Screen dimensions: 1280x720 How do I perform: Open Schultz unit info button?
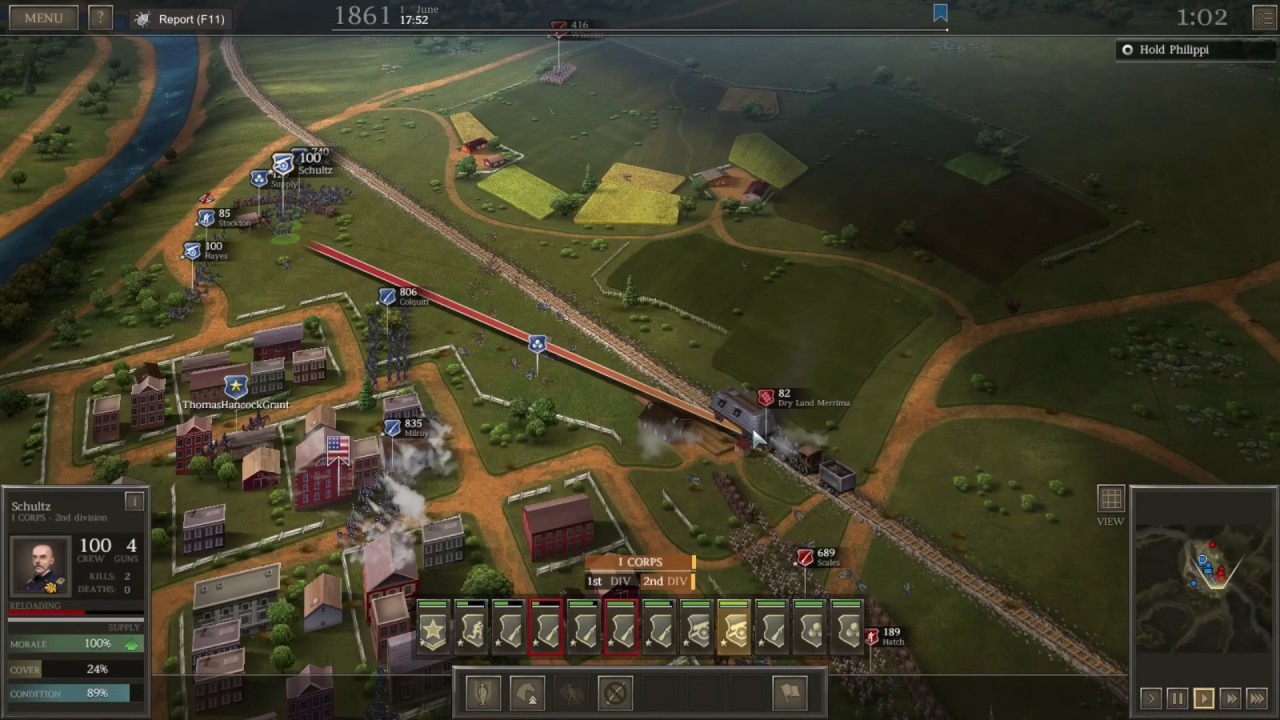(x=134, y=501)
